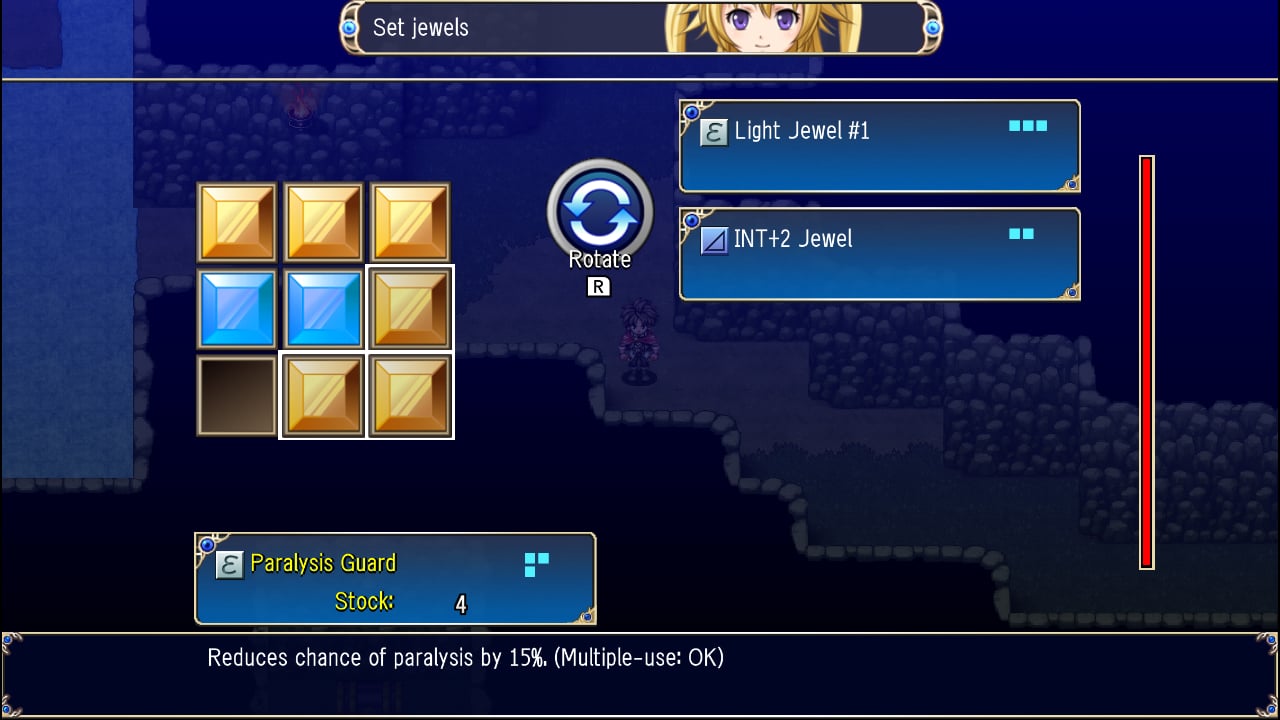Image resolution: width=1280 pixels, height=720 pixels.
Task: Click the Rotate icon to rotate the jewel
Action: [x=600, y=211]
